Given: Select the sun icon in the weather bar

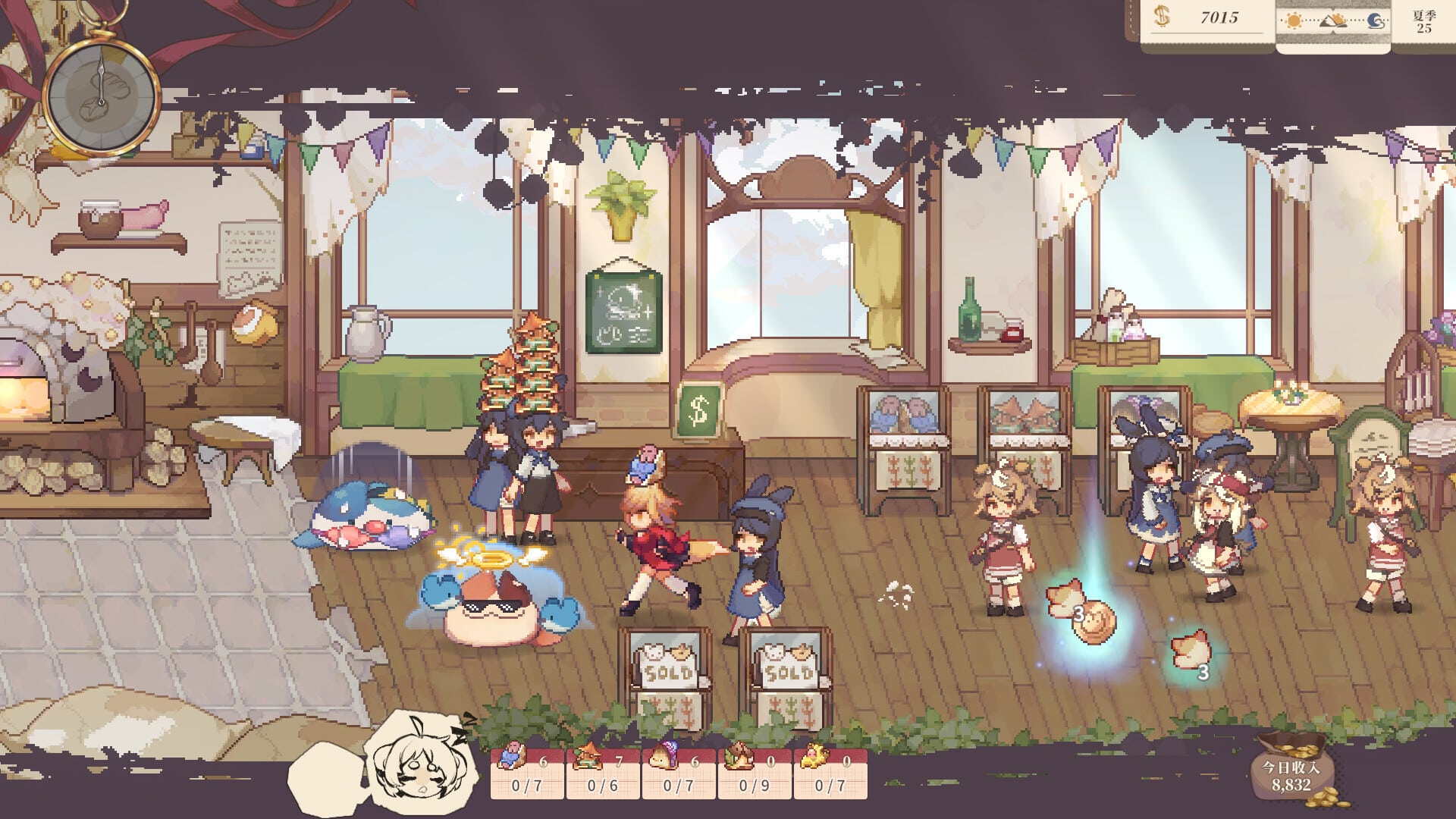Looking at the screenshot, I should [1294, 20].
